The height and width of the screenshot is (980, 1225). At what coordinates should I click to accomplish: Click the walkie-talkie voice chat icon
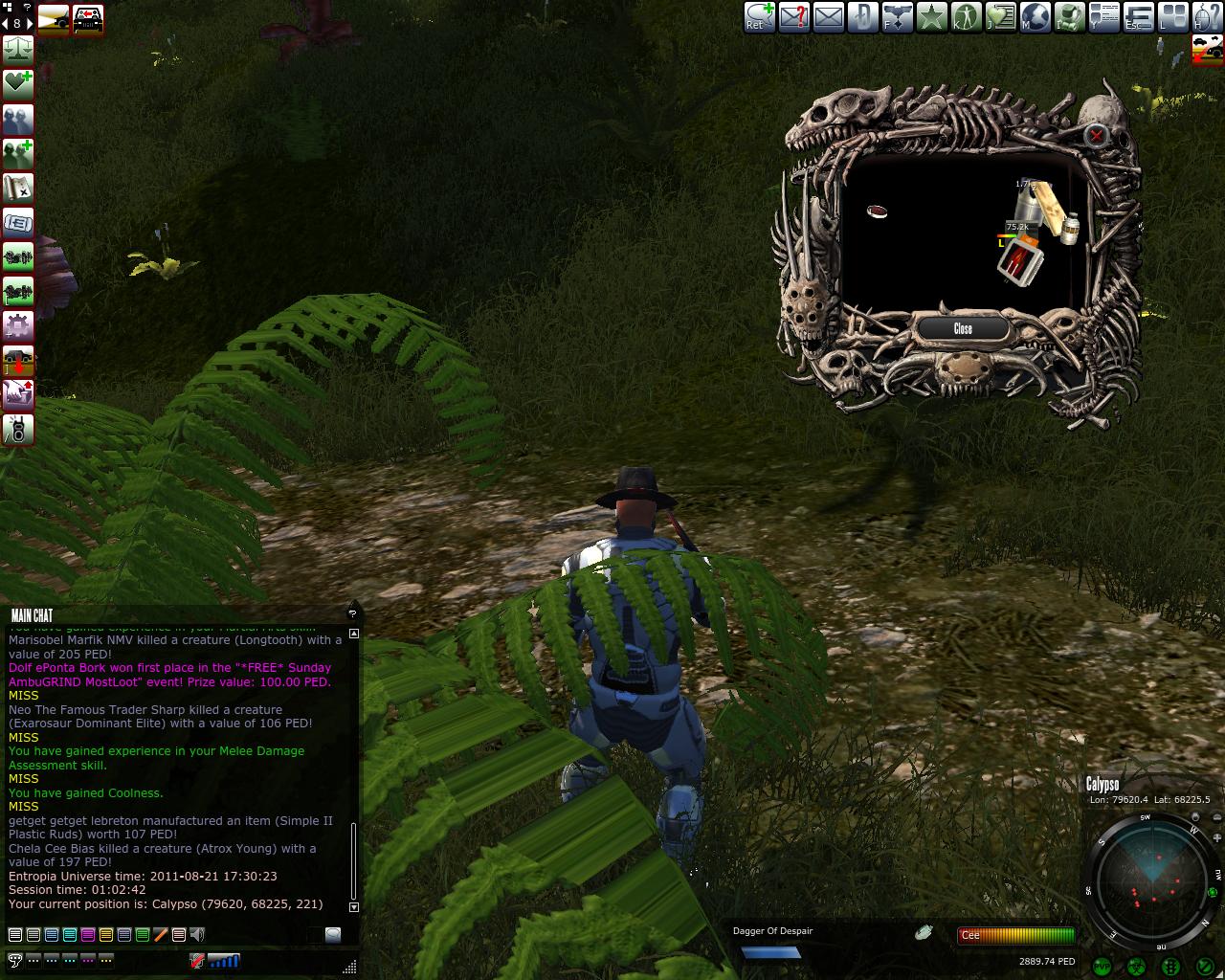tap(18, 430)
